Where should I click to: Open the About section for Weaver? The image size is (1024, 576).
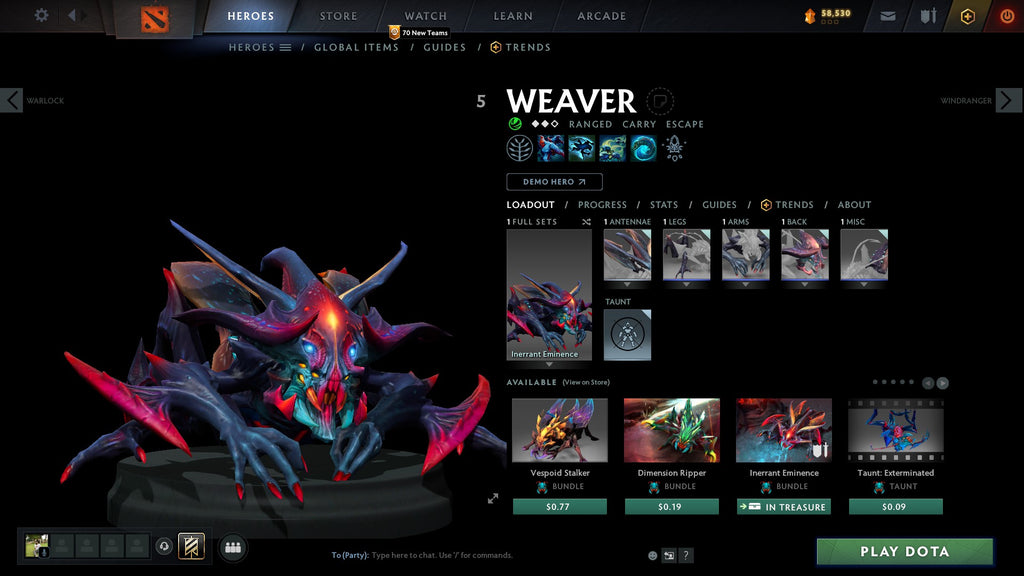coord(854,205)
